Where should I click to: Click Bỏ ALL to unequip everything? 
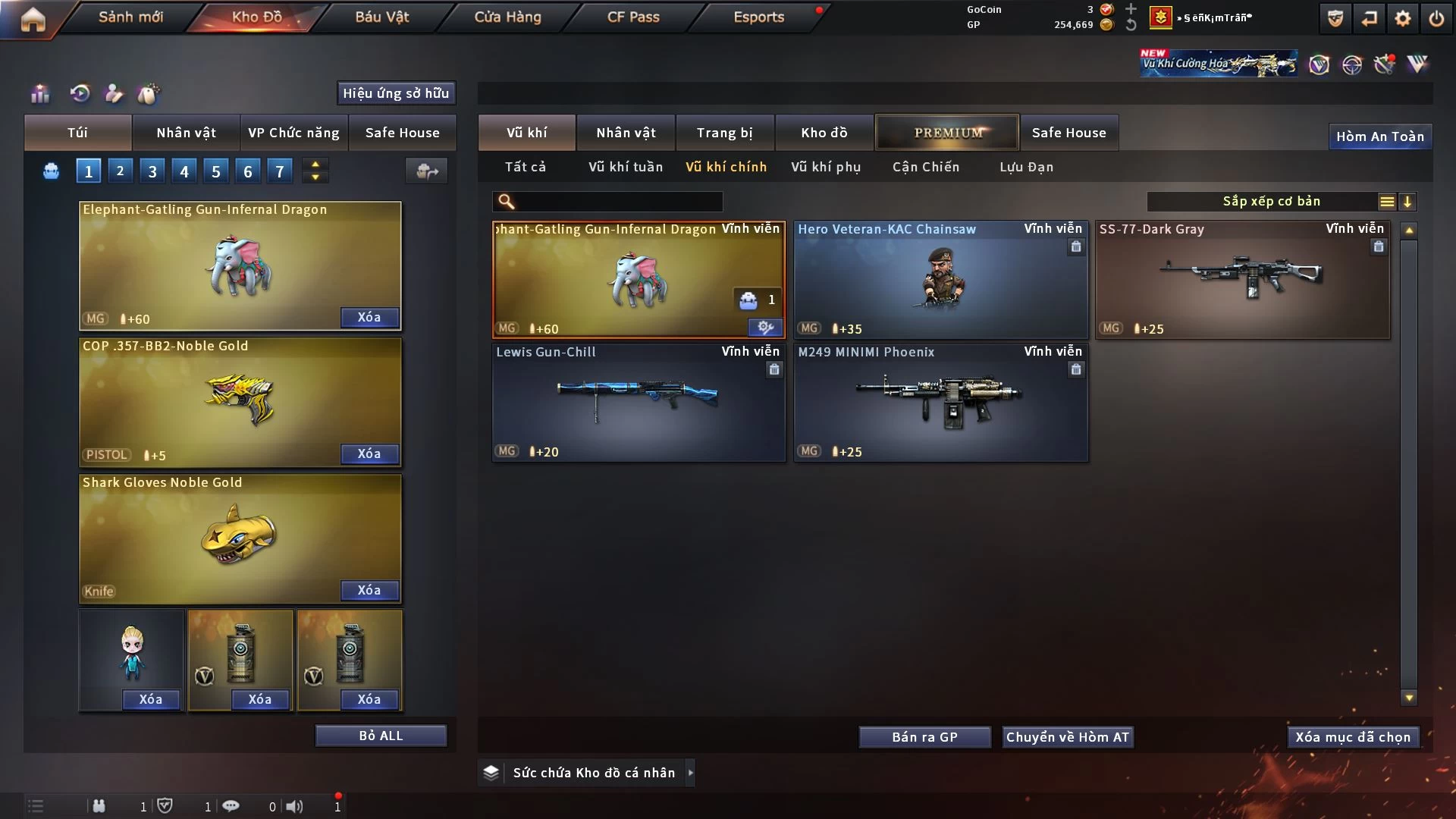click(381, 736)
